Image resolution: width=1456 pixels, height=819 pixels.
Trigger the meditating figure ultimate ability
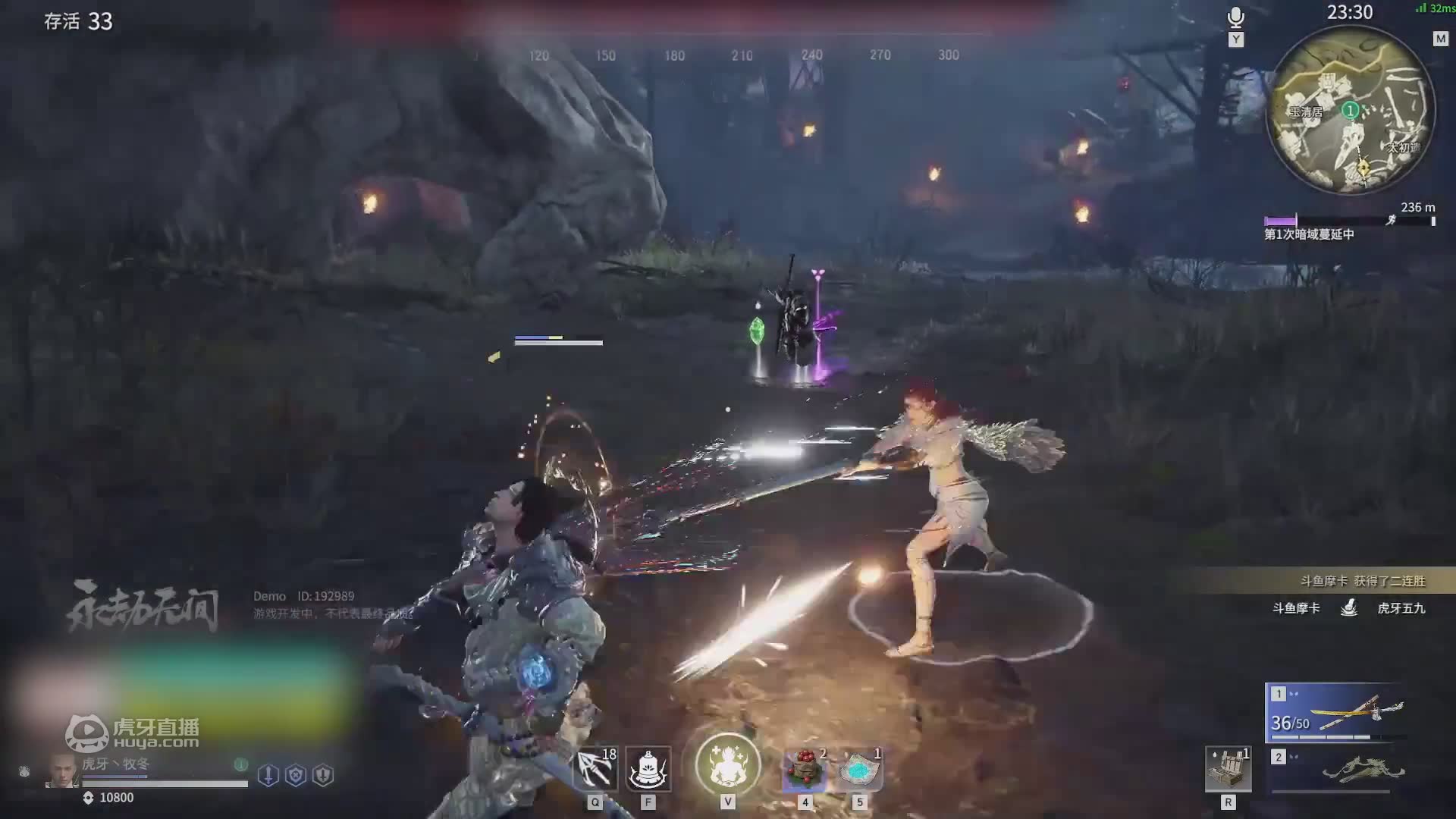[728, 765]
